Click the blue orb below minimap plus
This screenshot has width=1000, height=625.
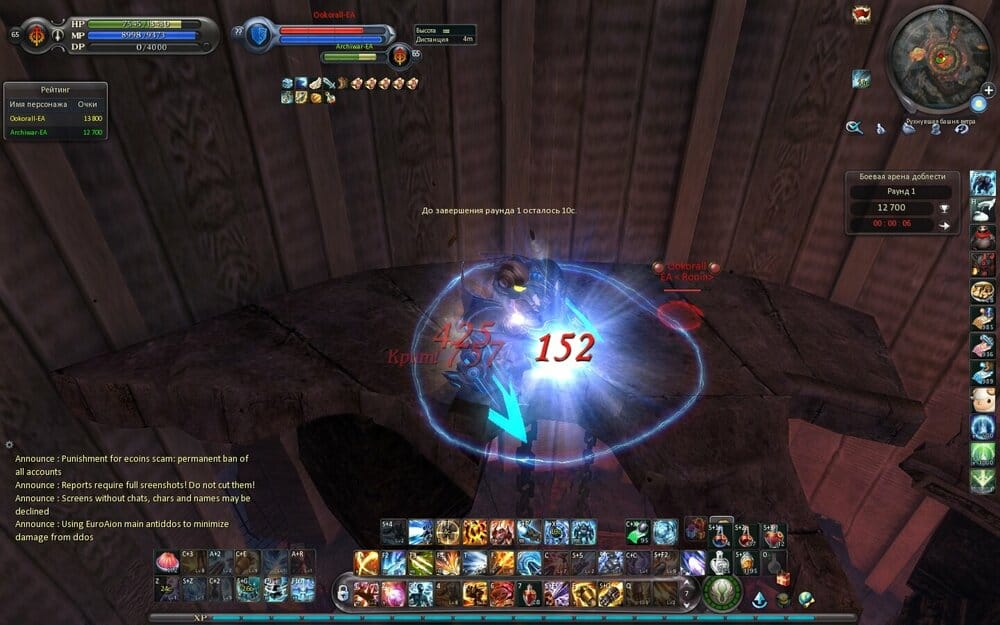[x=977, y=104]
